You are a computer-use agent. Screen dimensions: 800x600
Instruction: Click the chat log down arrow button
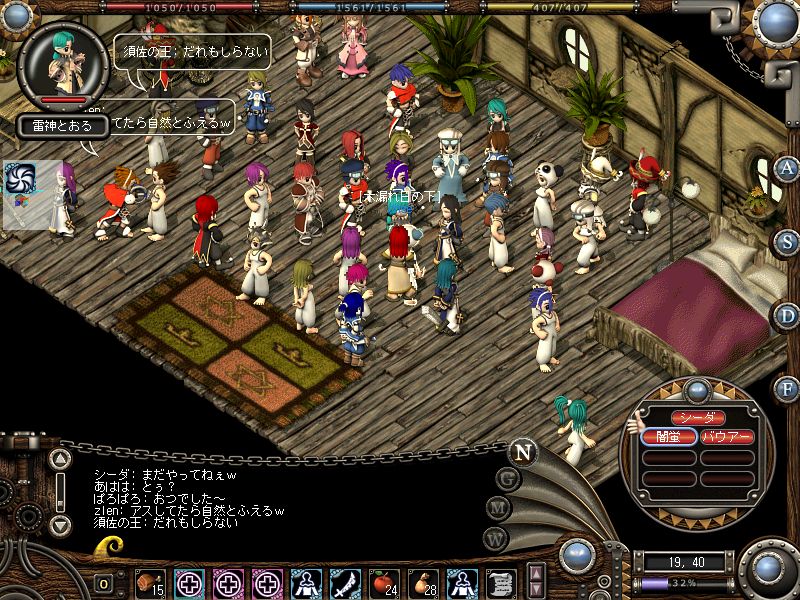(60, 524)
